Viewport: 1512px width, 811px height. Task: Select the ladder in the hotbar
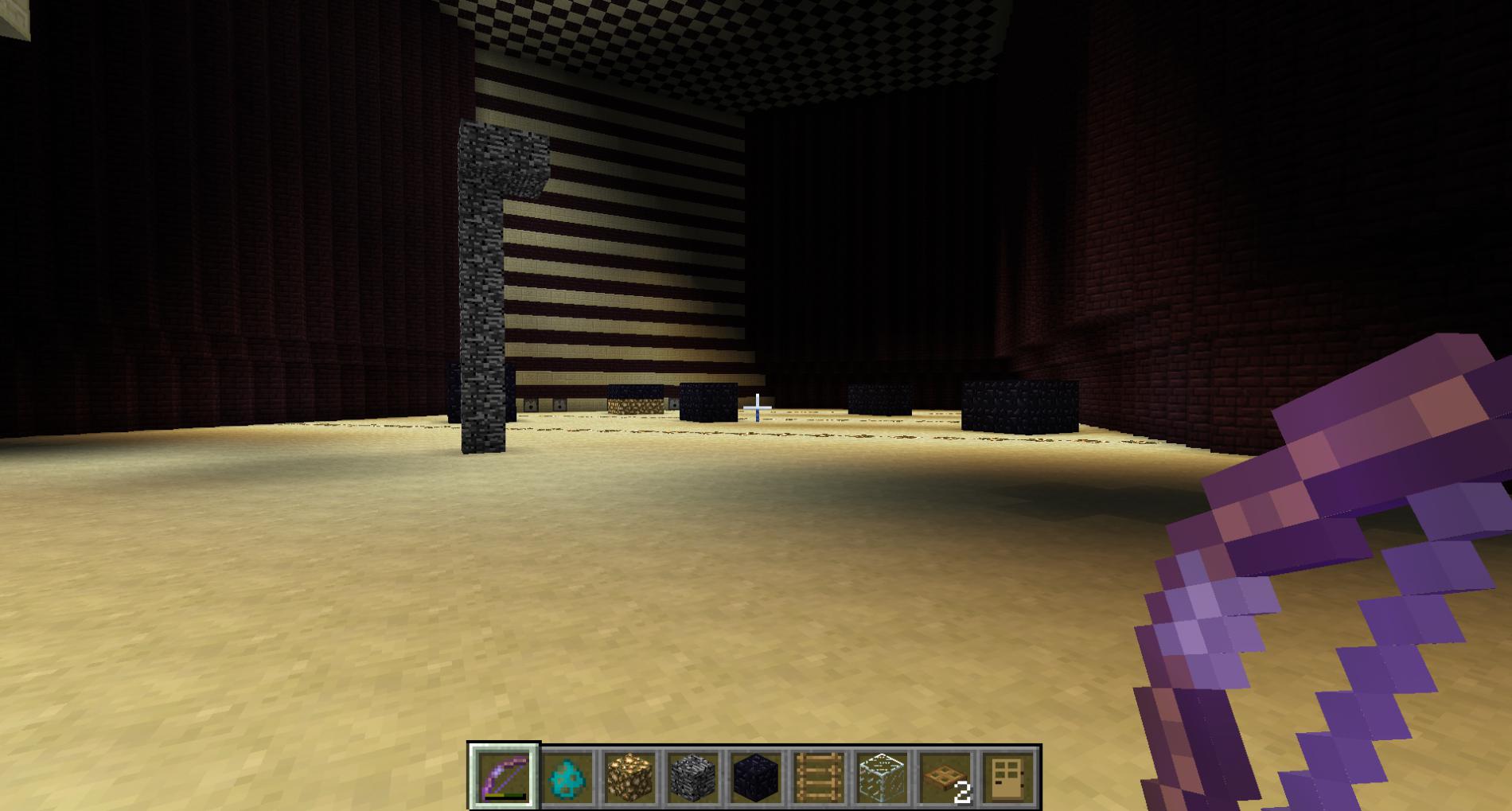(x=819, y=777)
